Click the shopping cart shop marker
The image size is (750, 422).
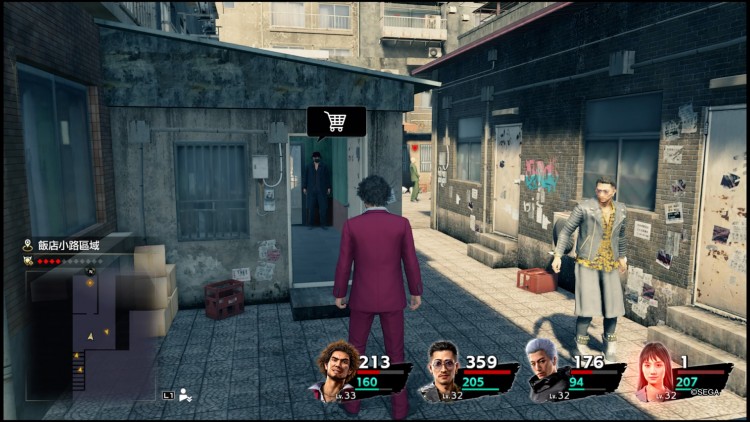[x=336, y=122]
